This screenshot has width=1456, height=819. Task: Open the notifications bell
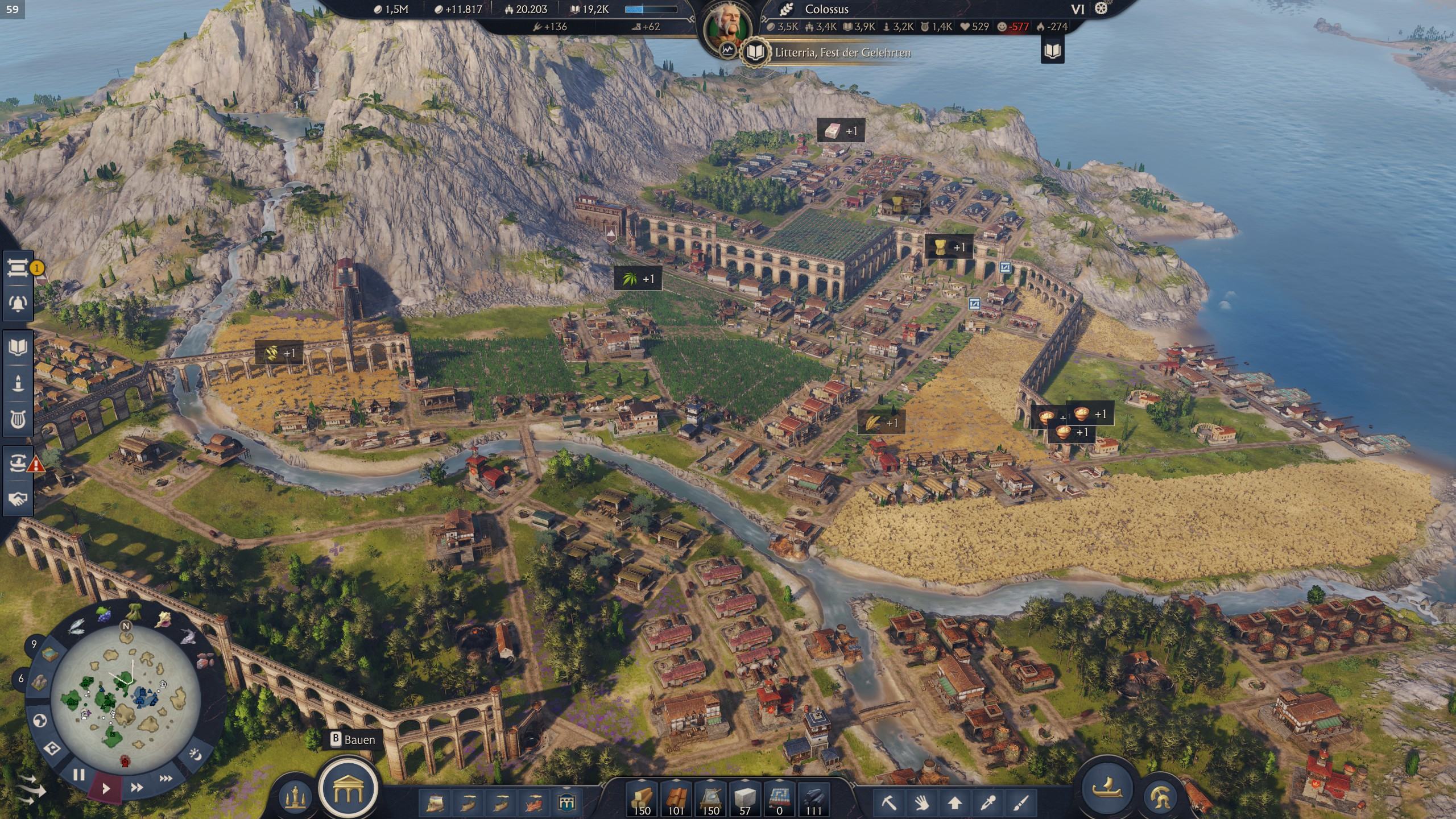coord(18,303)
